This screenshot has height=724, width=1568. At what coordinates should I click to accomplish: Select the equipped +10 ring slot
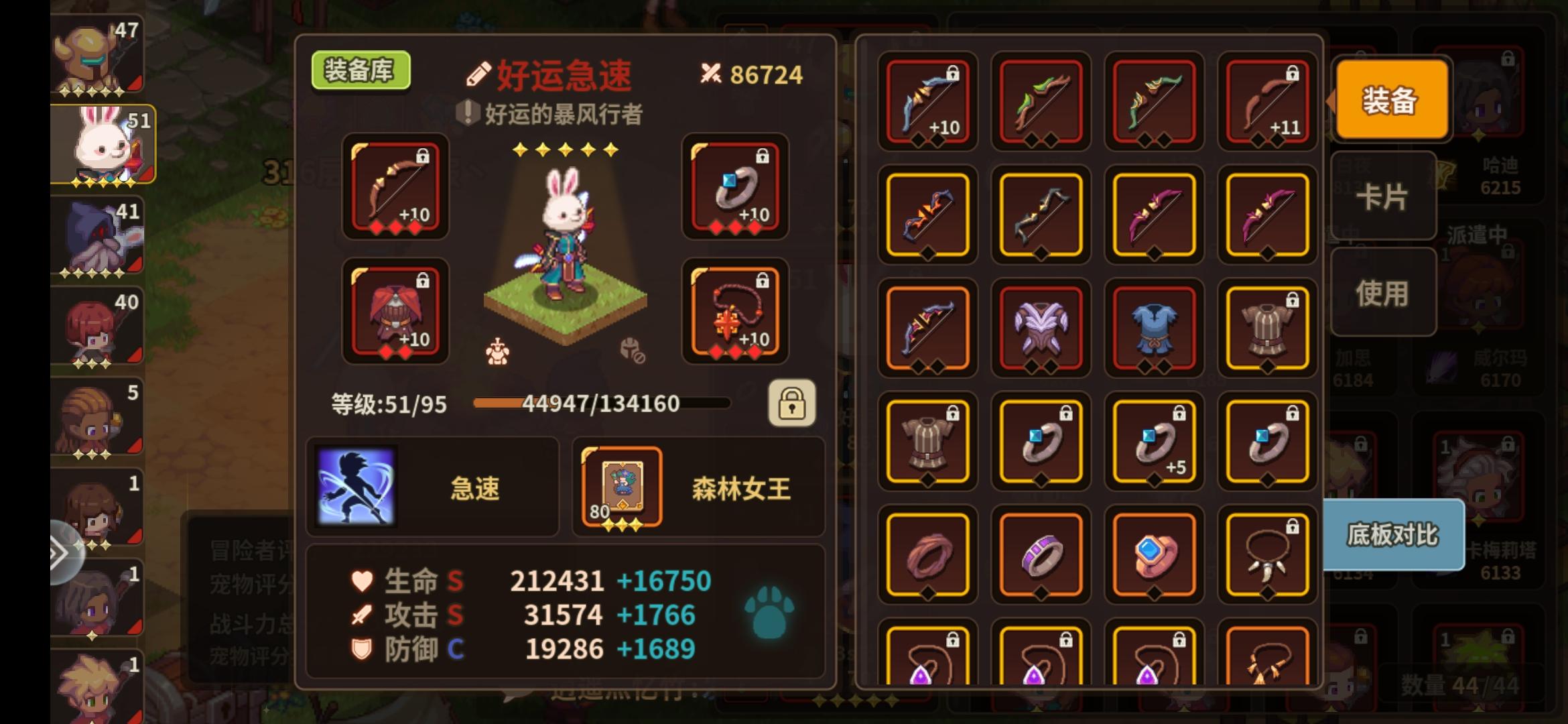coord(735,190)
